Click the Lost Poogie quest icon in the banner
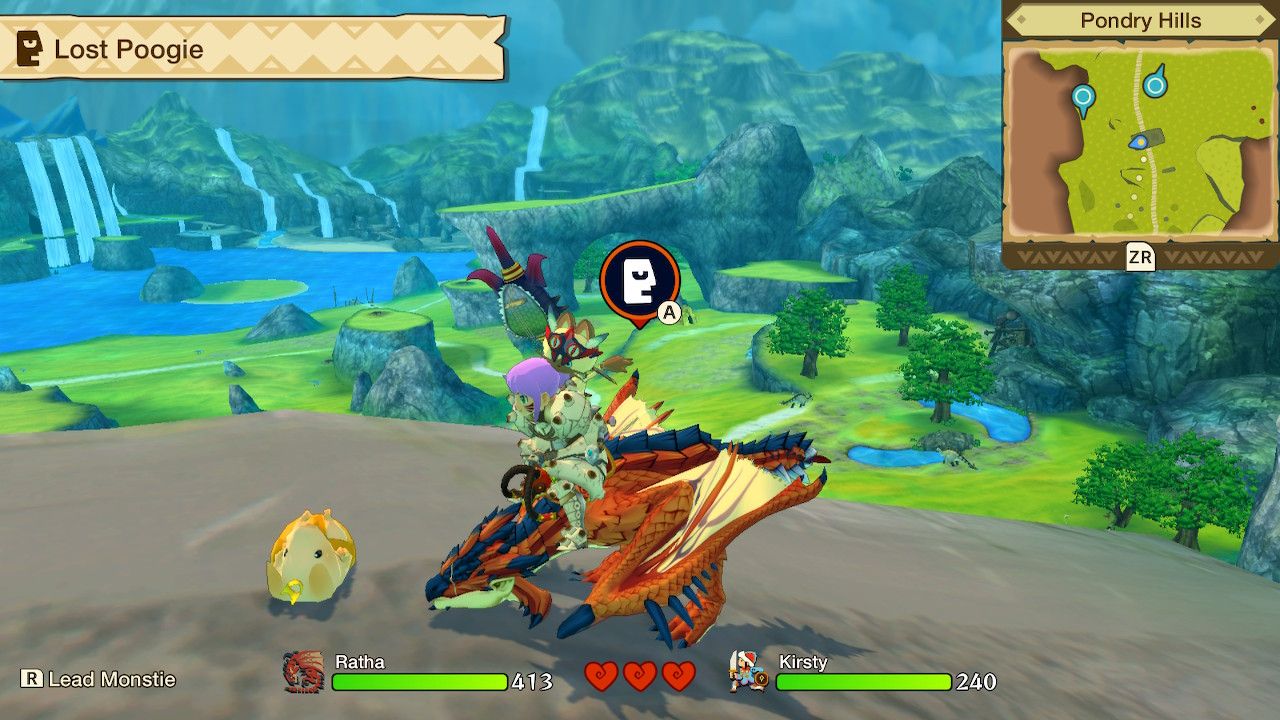 click(x=28, y=47)
